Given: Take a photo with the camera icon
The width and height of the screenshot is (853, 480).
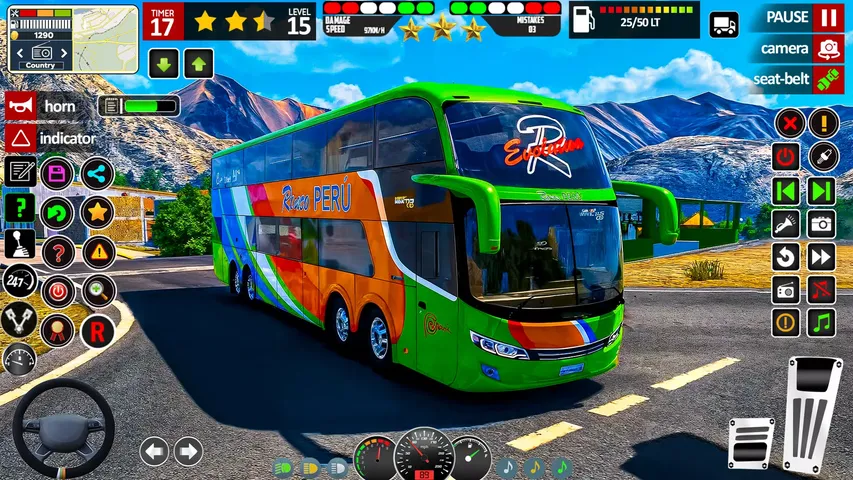Looking at the screenshot, I should [822, 224].
